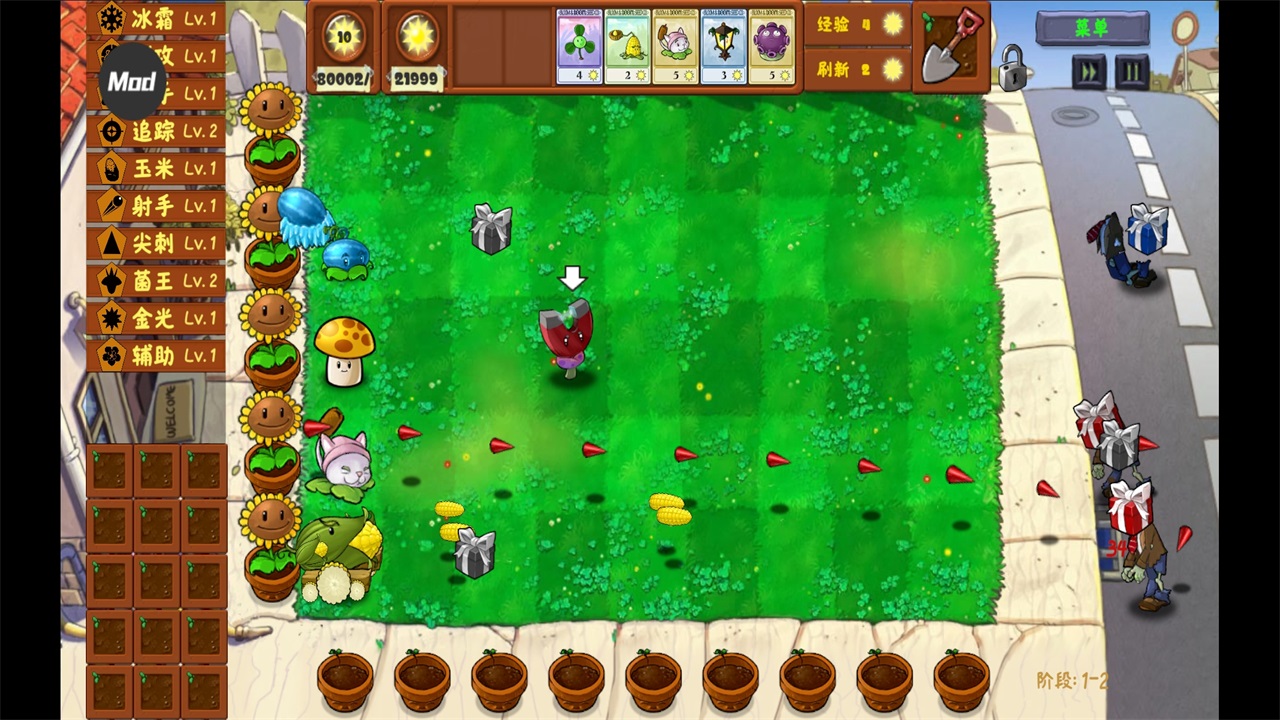1280x720 pixels.
Task: Select the 菌王 Lv.2 upgrade entry
Action: click(155, 281)
